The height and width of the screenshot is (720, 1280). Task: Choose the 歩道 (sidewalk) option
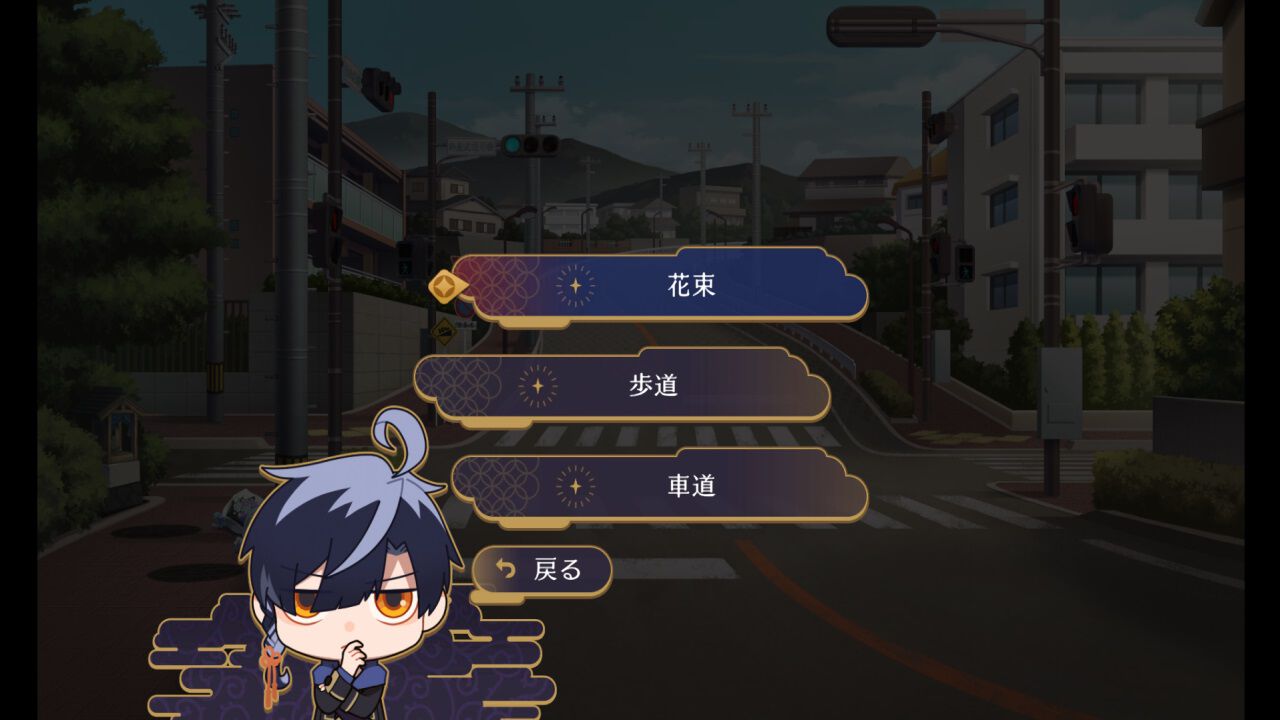tap(655, 387)
